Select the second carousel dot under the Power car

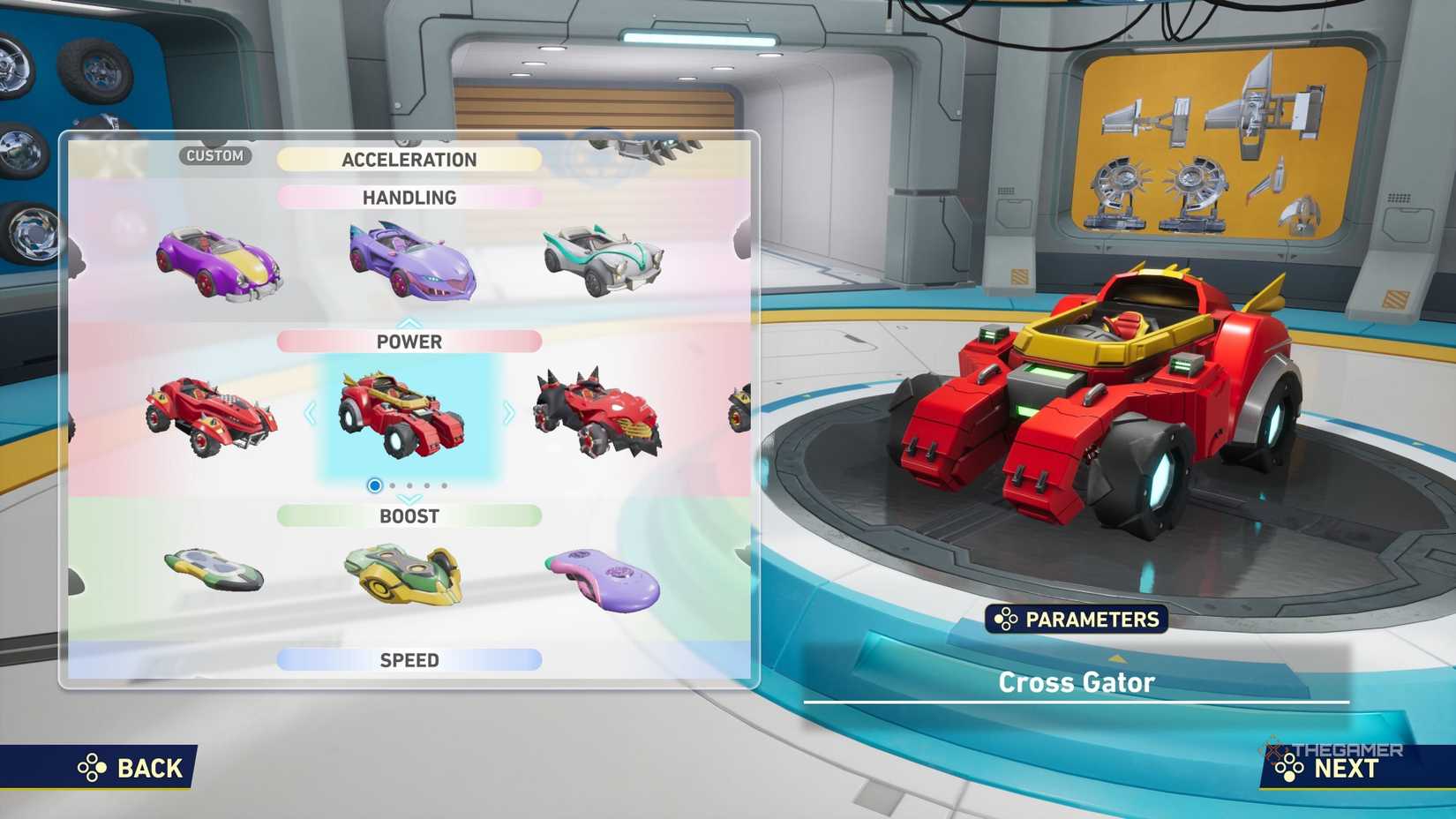coord(392,485)
